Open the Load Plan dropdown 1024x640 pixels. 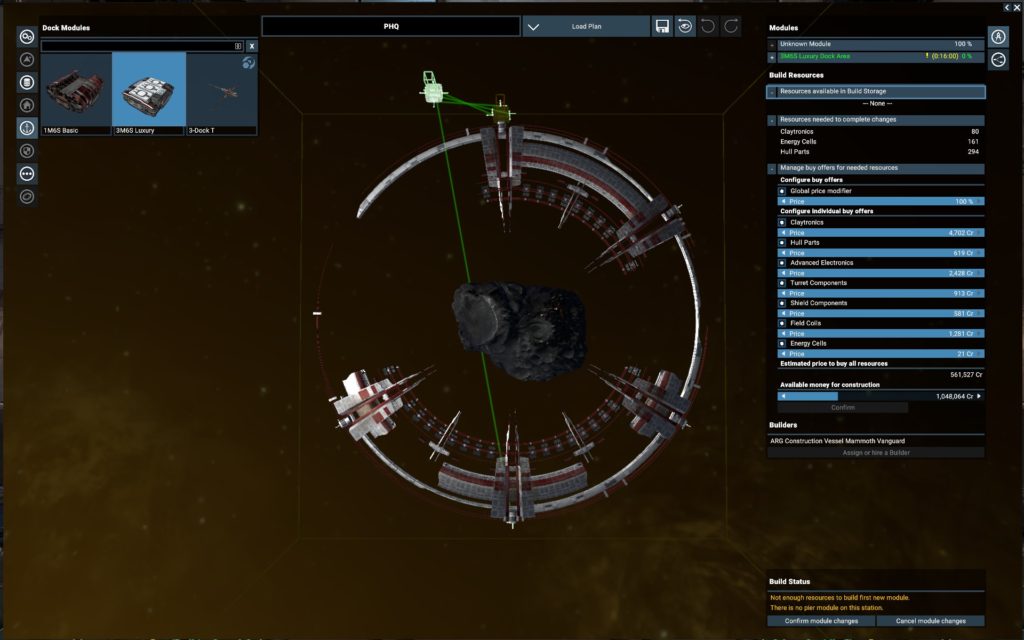pyautogui.click(x=586, y=27)
